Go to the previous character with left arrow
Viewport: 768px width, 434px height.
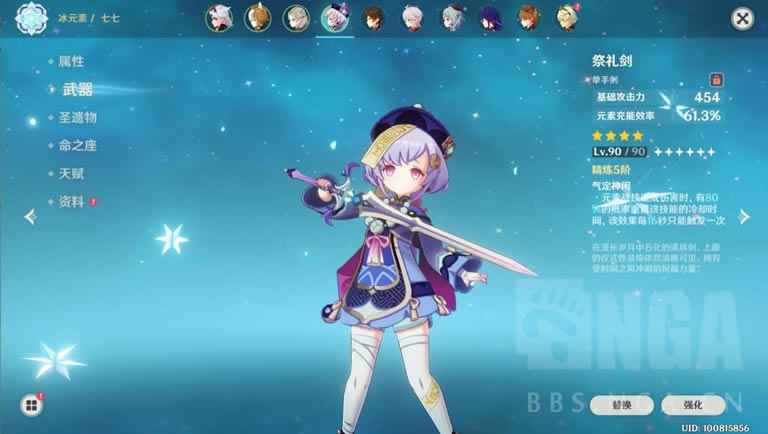coord(30,216)
